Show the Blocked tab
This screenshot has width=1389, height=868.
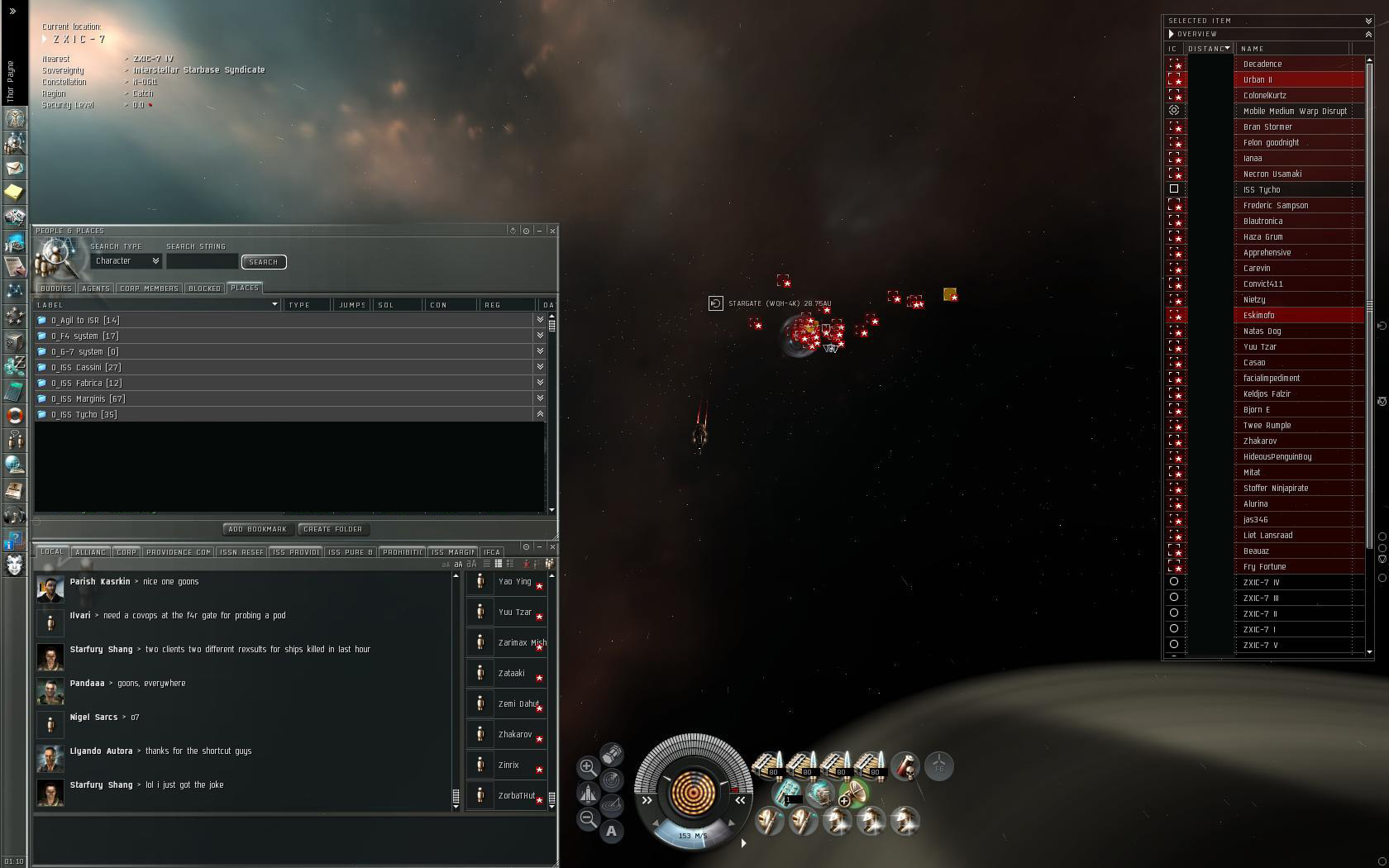(x=204, y=289)
